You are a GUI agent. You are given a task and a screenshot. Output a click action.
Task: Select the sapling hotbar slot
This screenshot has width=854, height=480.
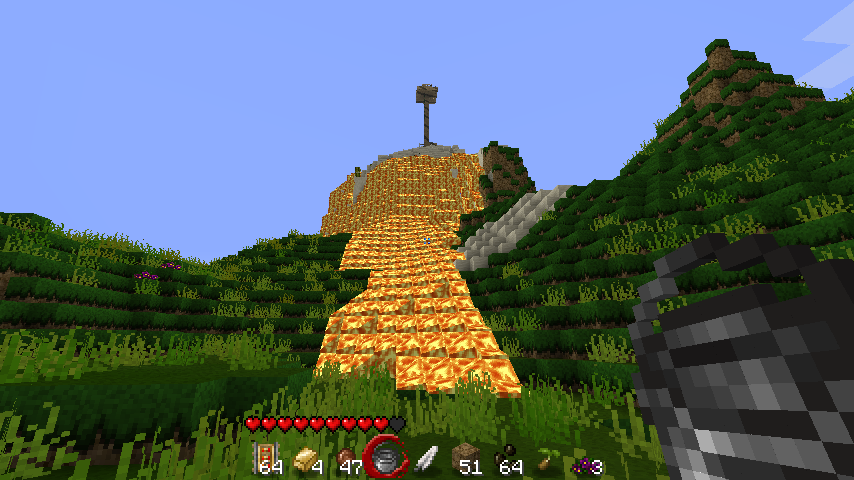click(546, 460)
